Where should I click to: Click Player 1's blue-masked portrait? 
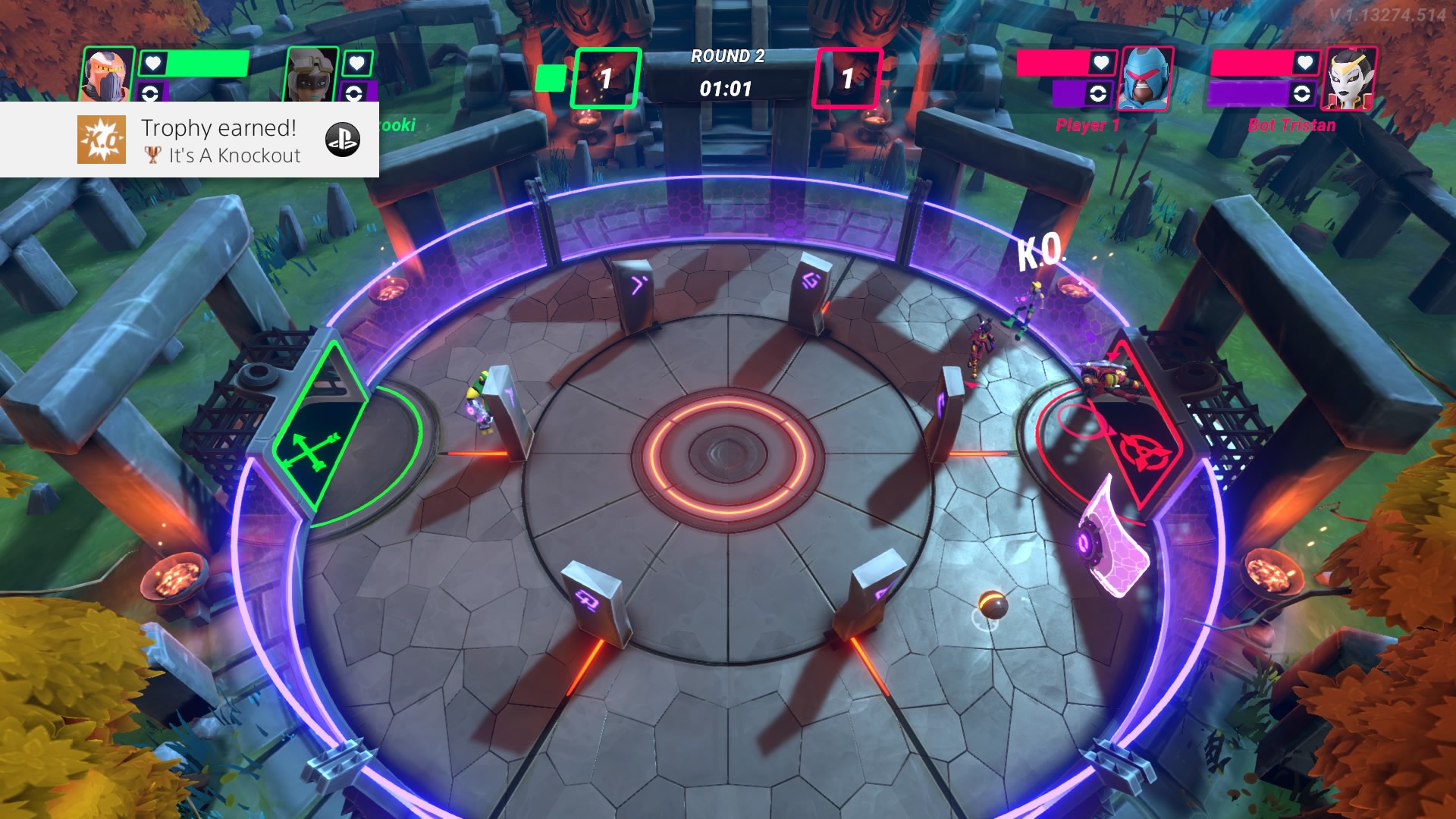(x=1146, y=78)
